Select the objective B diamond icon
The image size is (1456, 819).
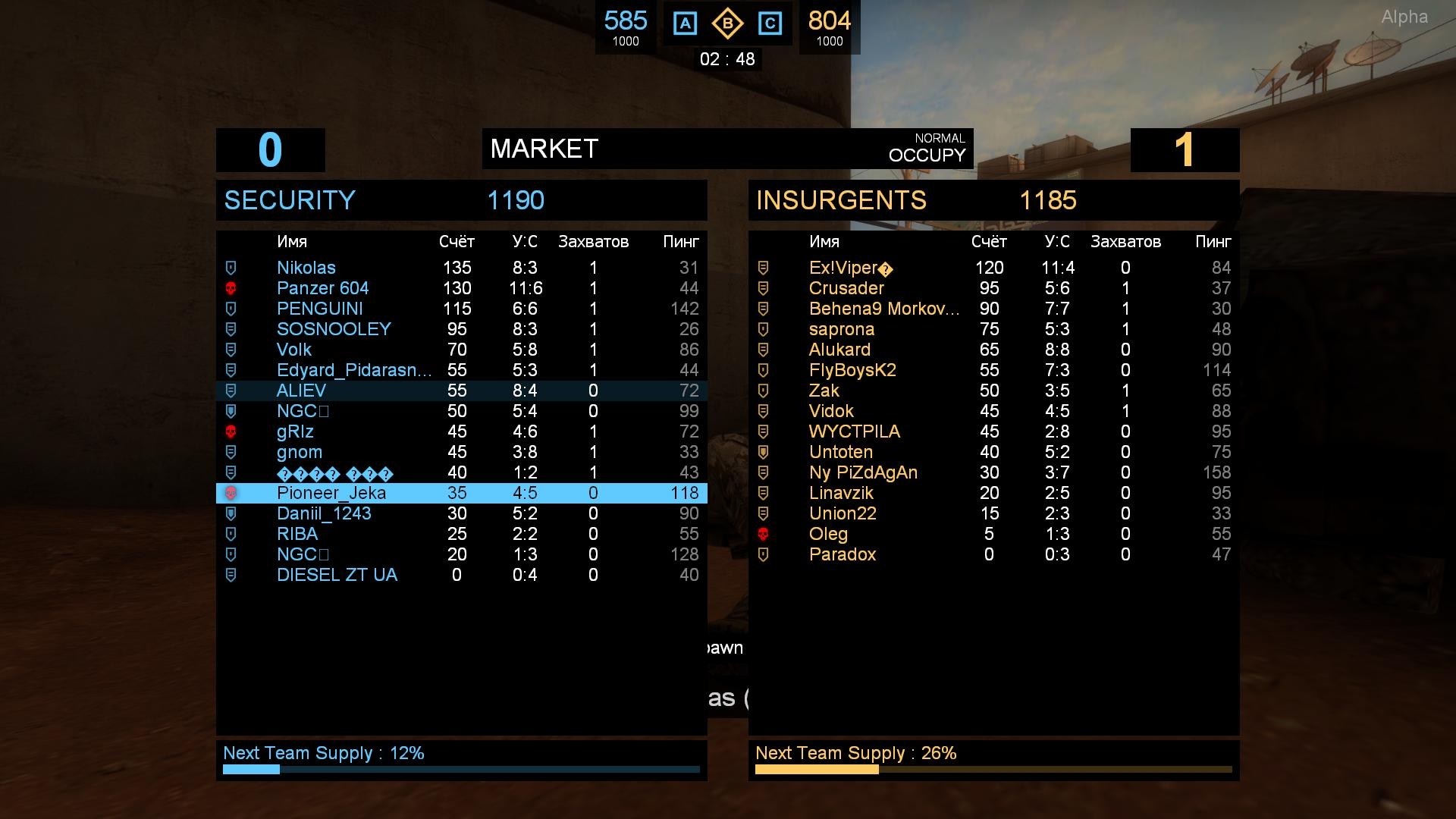pos(727,24)
